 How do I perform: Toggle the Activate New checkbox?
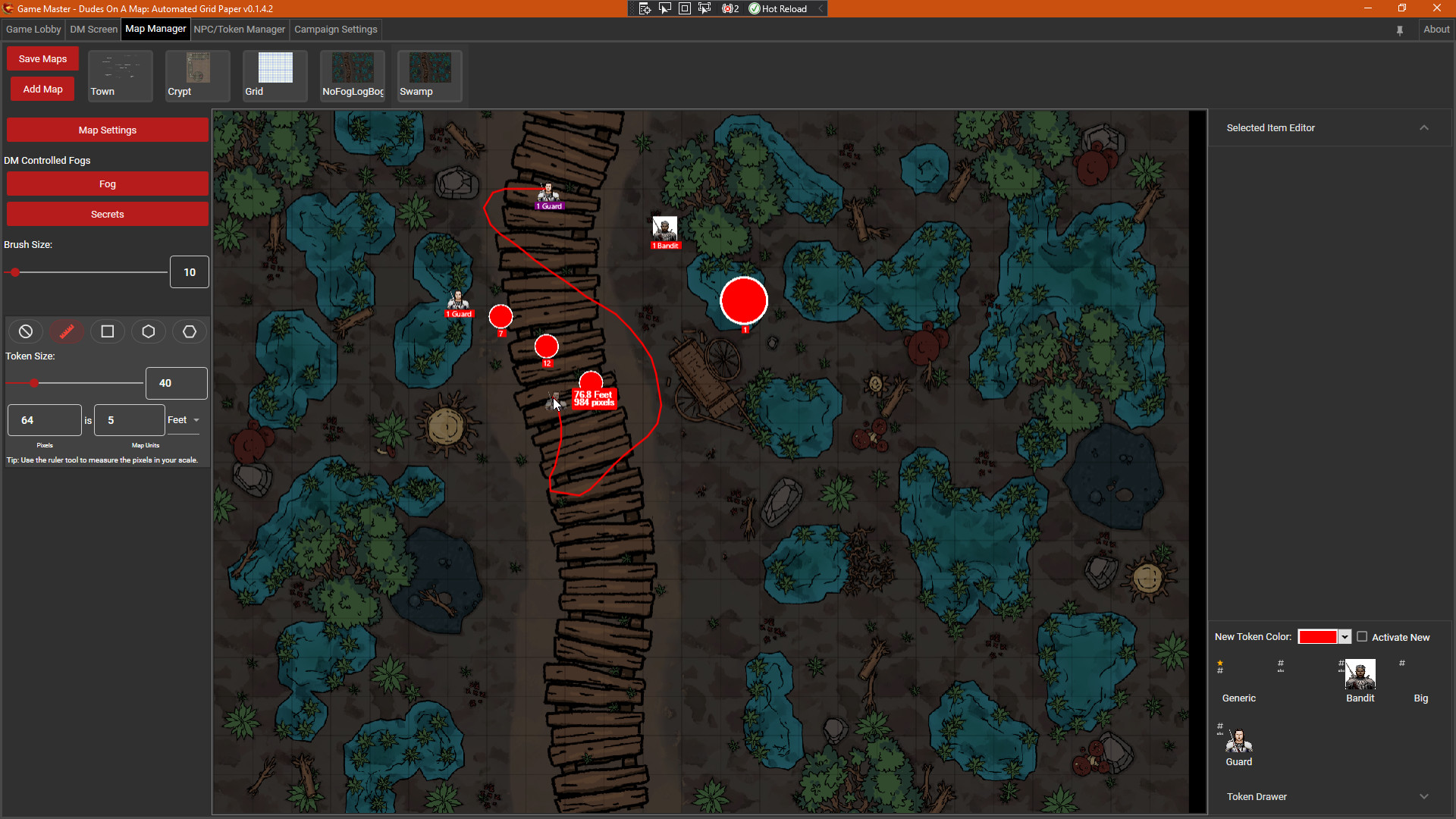click(1362, 637)
